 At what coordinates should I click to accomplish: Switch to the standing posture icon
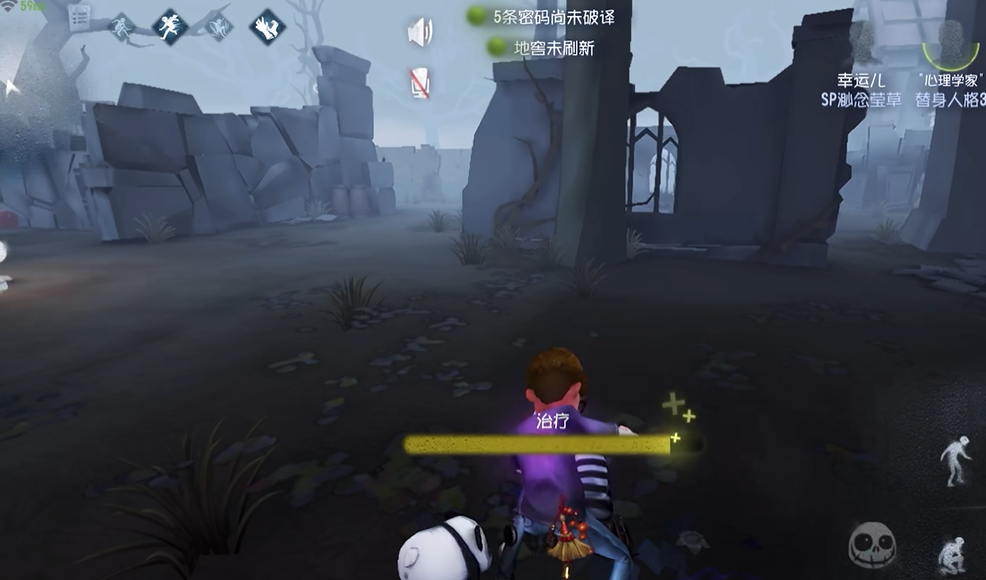click(x=956, y=460)
